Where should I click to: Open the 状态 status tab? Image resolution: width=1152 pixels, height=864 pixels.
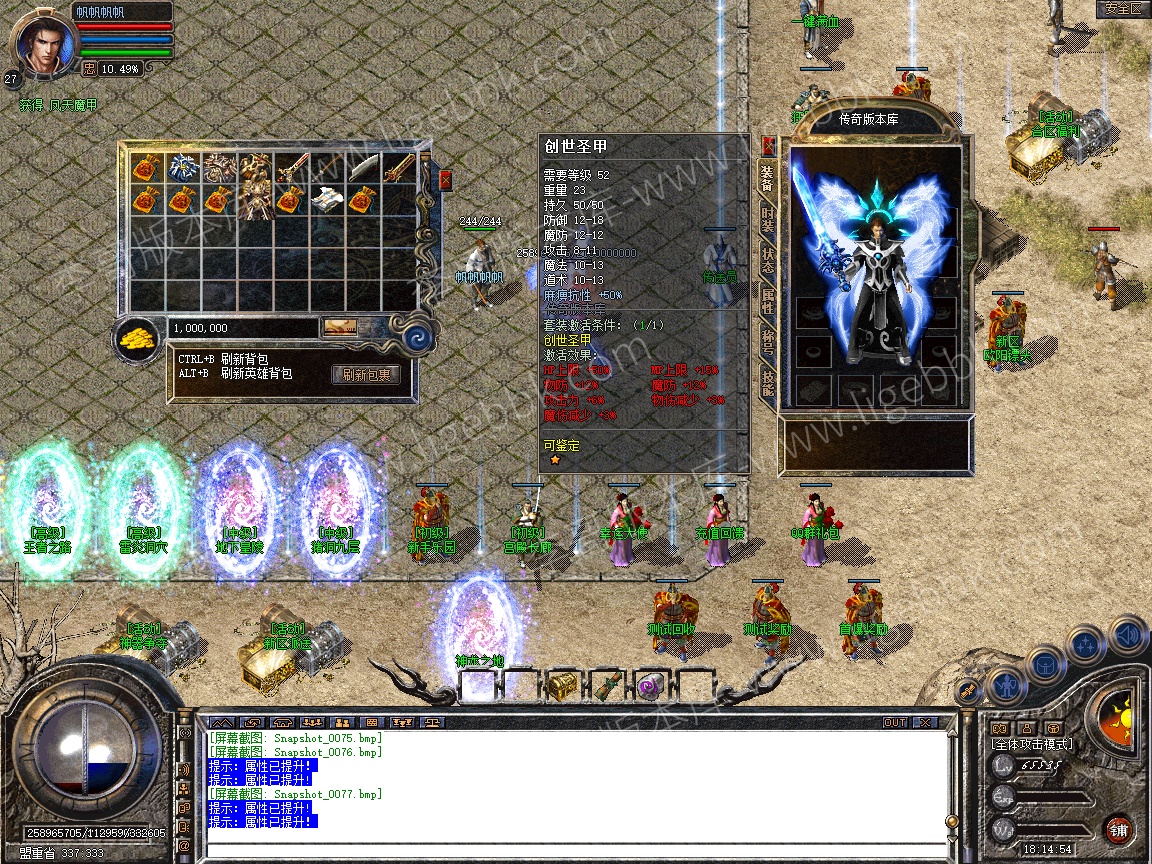point(767,264)
